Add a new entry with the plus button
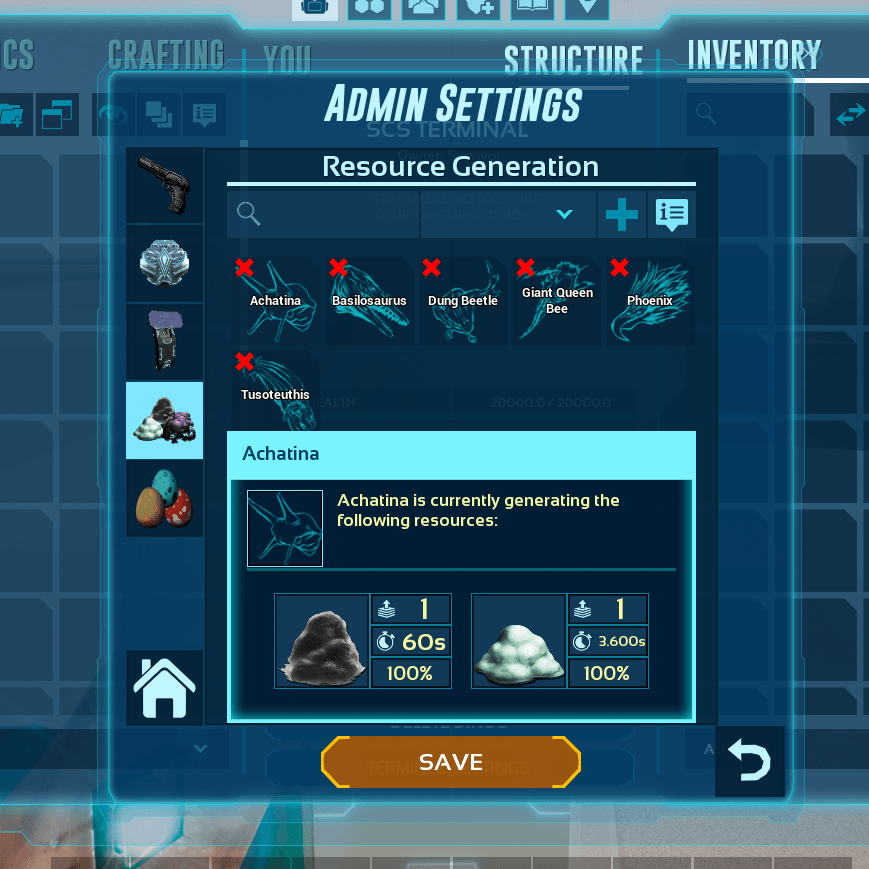The width and height of the screenshot is (869, 869). coord(621,214)
